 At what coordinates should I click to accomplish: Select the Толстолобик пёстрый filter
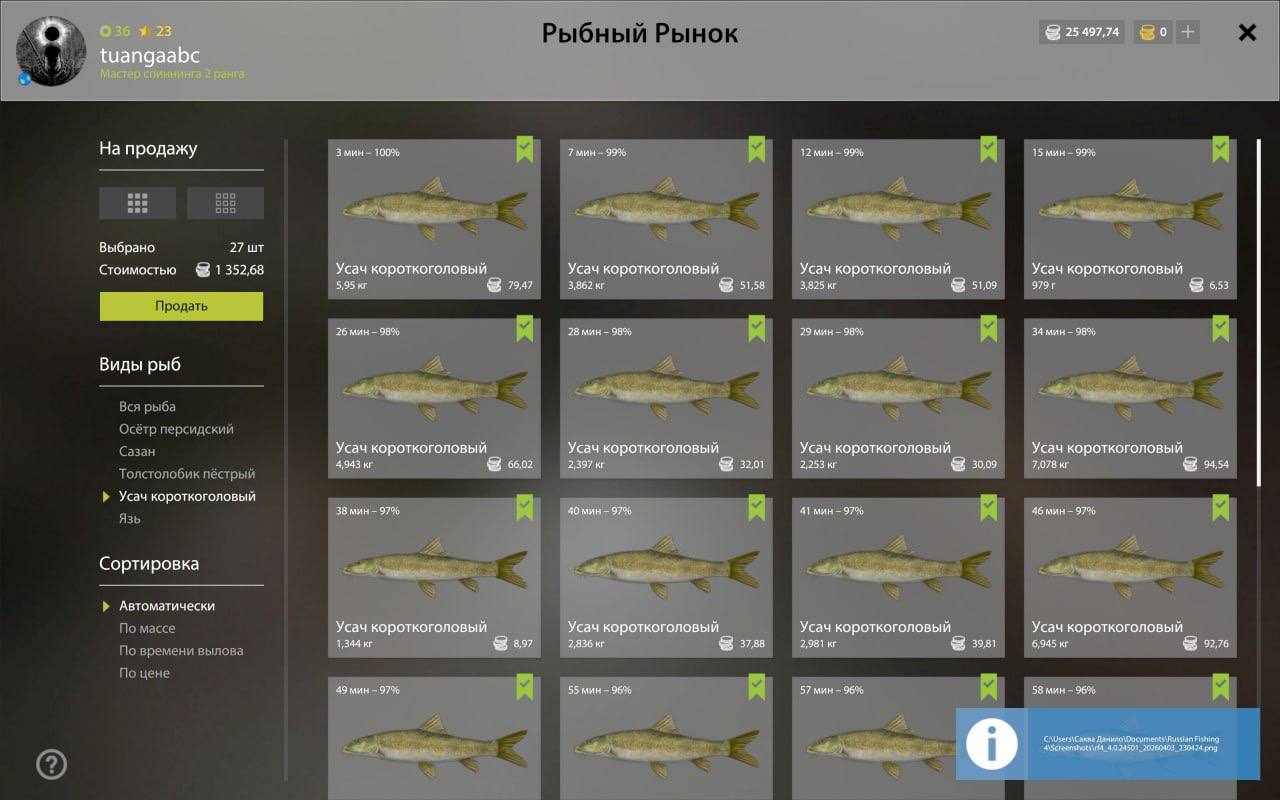[x=187, y=474]
